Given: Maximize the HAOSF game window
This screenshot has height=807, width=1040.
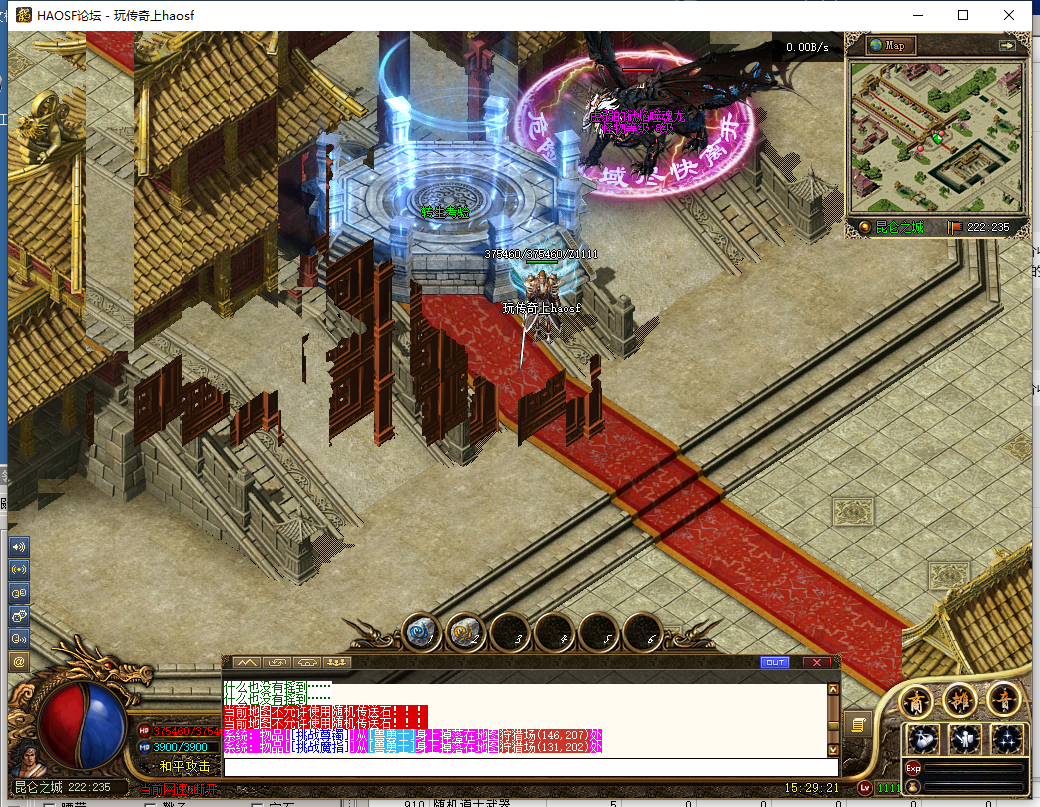Looking at the screenshot, I should click(x=963, y=15).
